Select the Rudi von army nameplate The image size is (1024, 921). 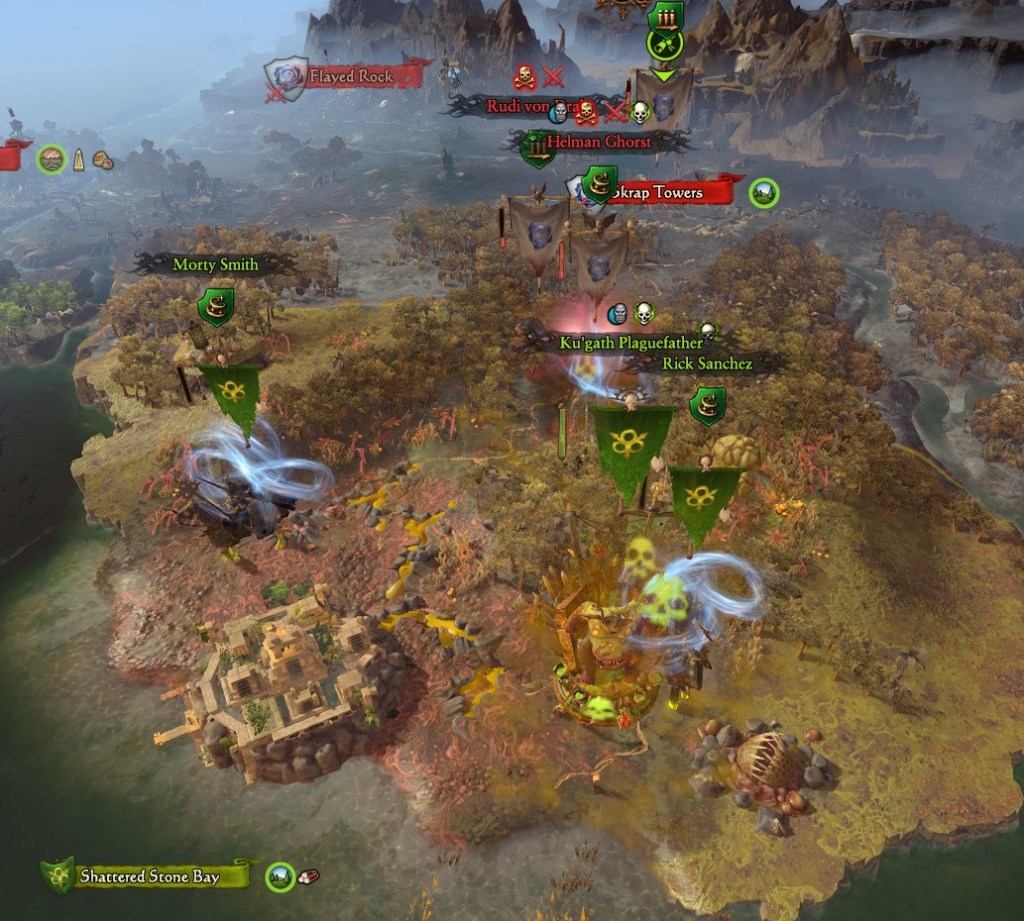520,106
